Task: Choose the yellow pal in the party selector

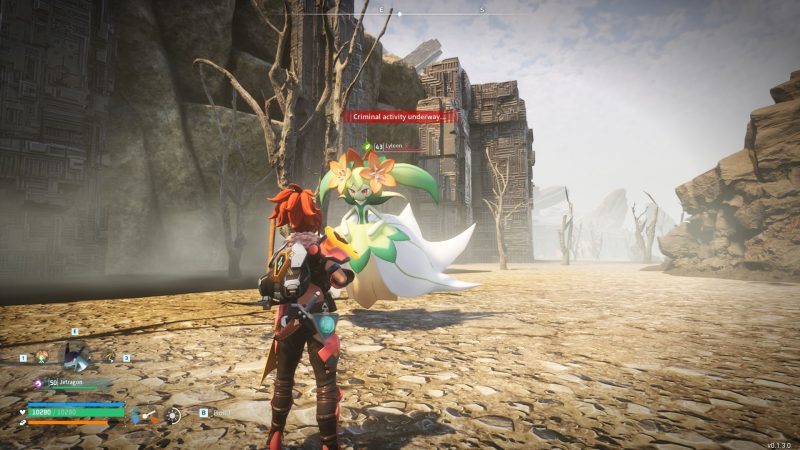Action: (x=110, y=357)
